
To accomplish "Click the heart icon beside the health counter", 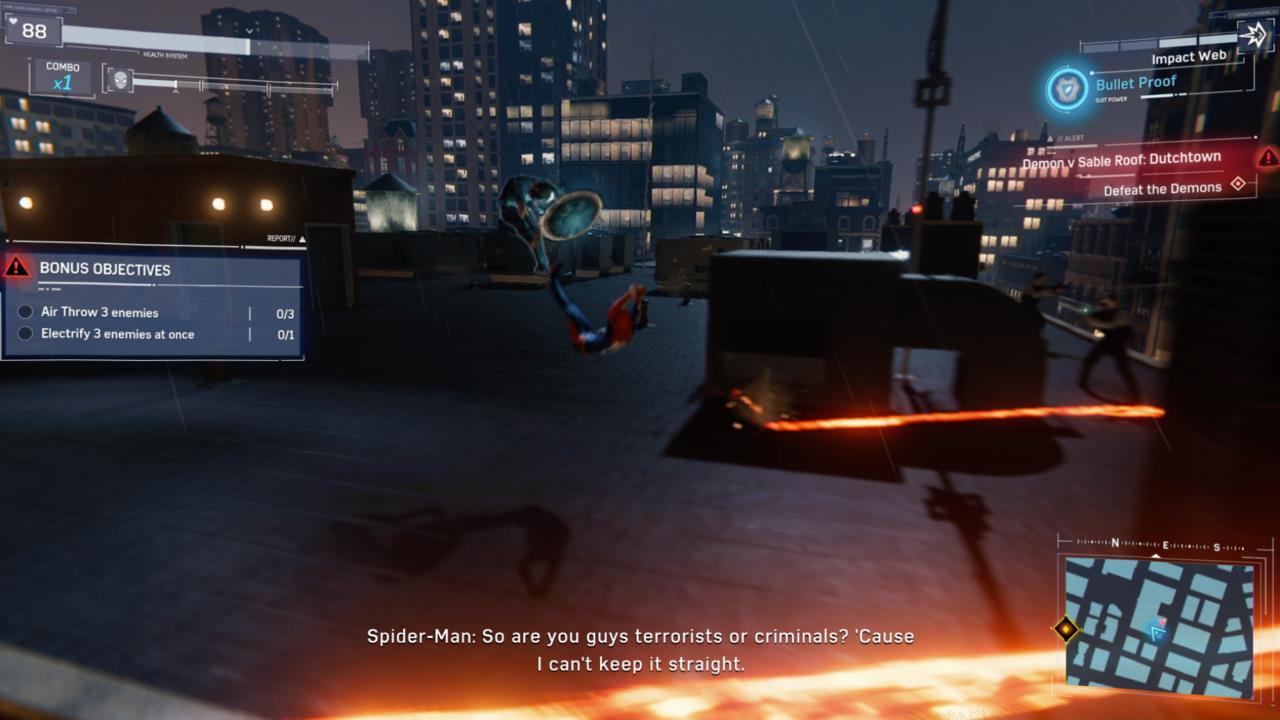I will 12,21.
